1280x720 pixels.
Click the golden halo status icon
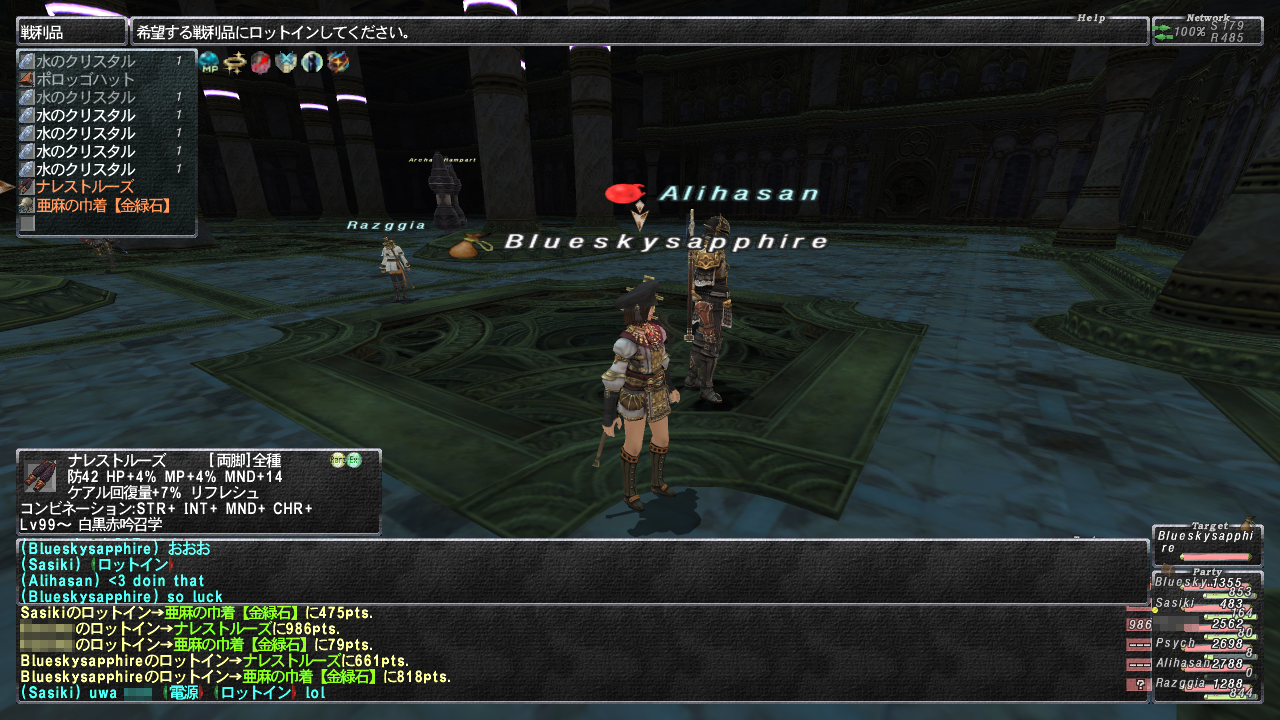235,62
